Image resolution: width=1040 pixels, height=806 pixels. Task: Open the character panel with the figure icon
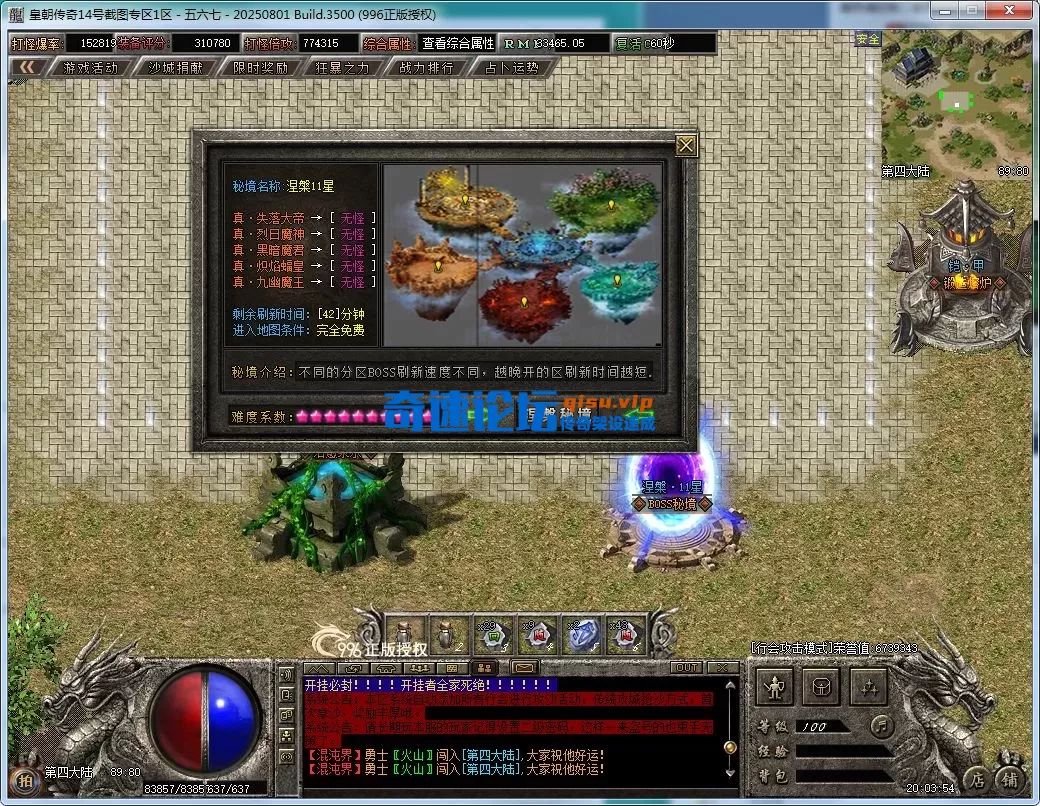pyautogui.click(x=774, y=687)
